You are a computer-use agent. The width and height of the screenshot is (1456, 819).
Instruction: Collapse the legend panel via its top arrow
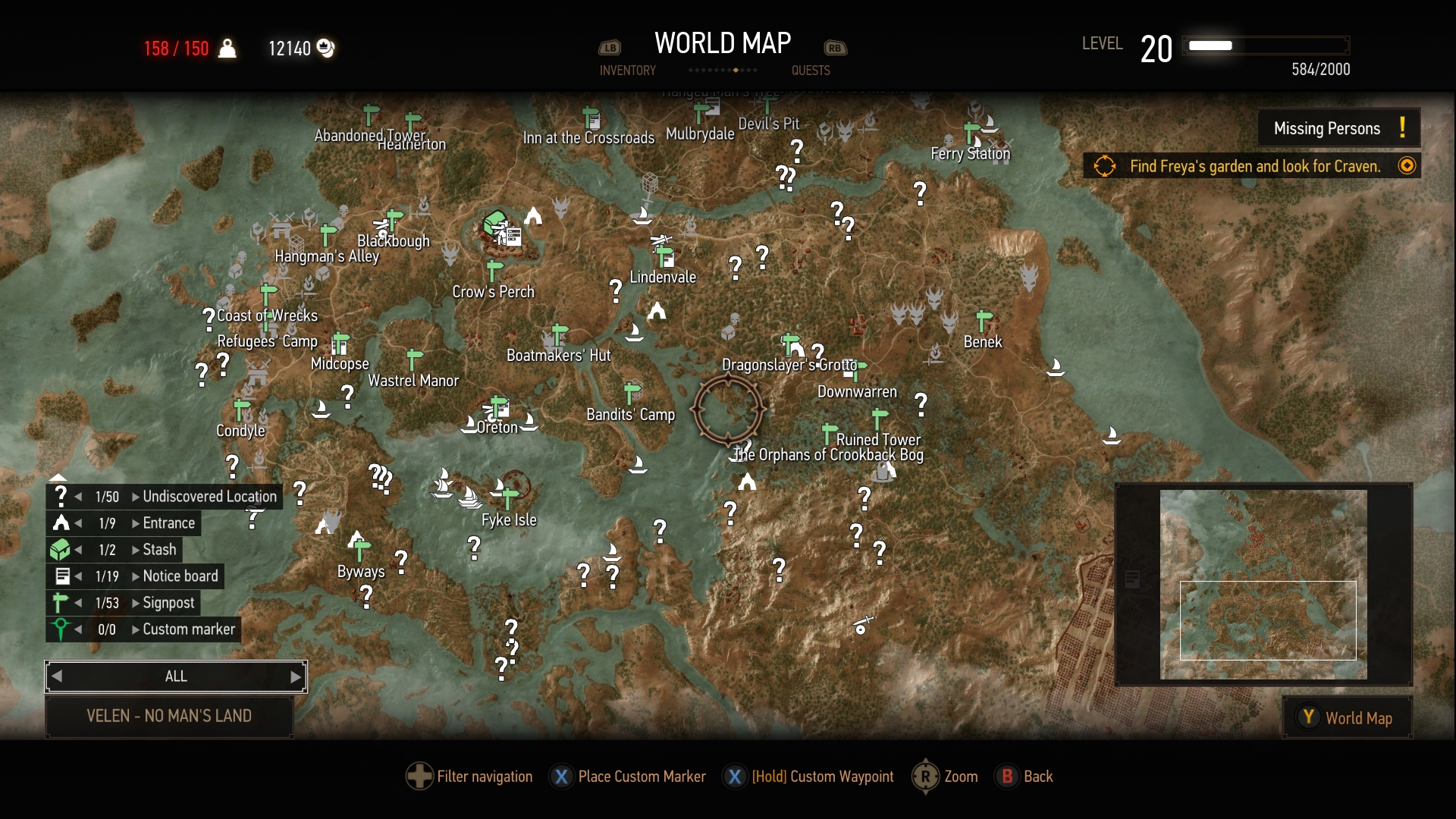[59, 478]
